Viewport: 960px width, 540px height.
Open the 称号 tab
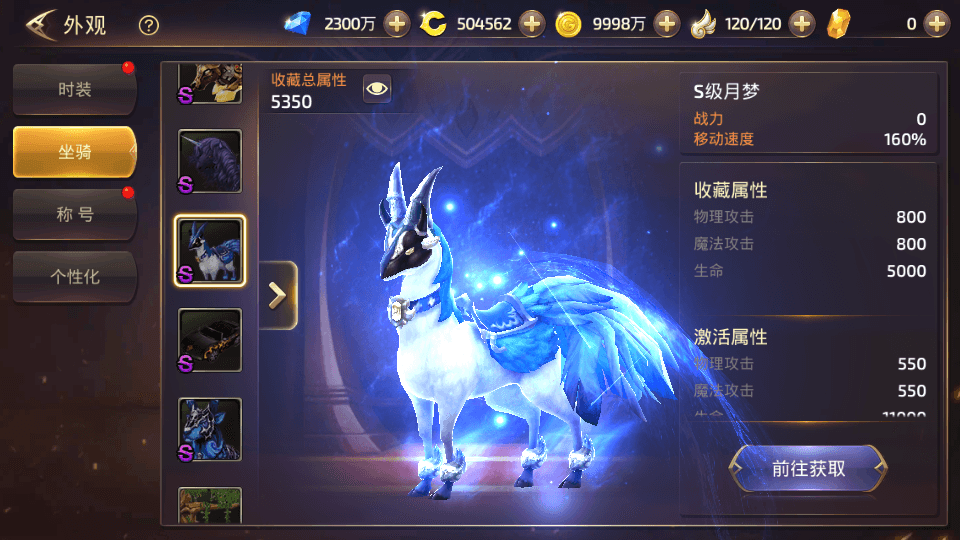(74, 214)
